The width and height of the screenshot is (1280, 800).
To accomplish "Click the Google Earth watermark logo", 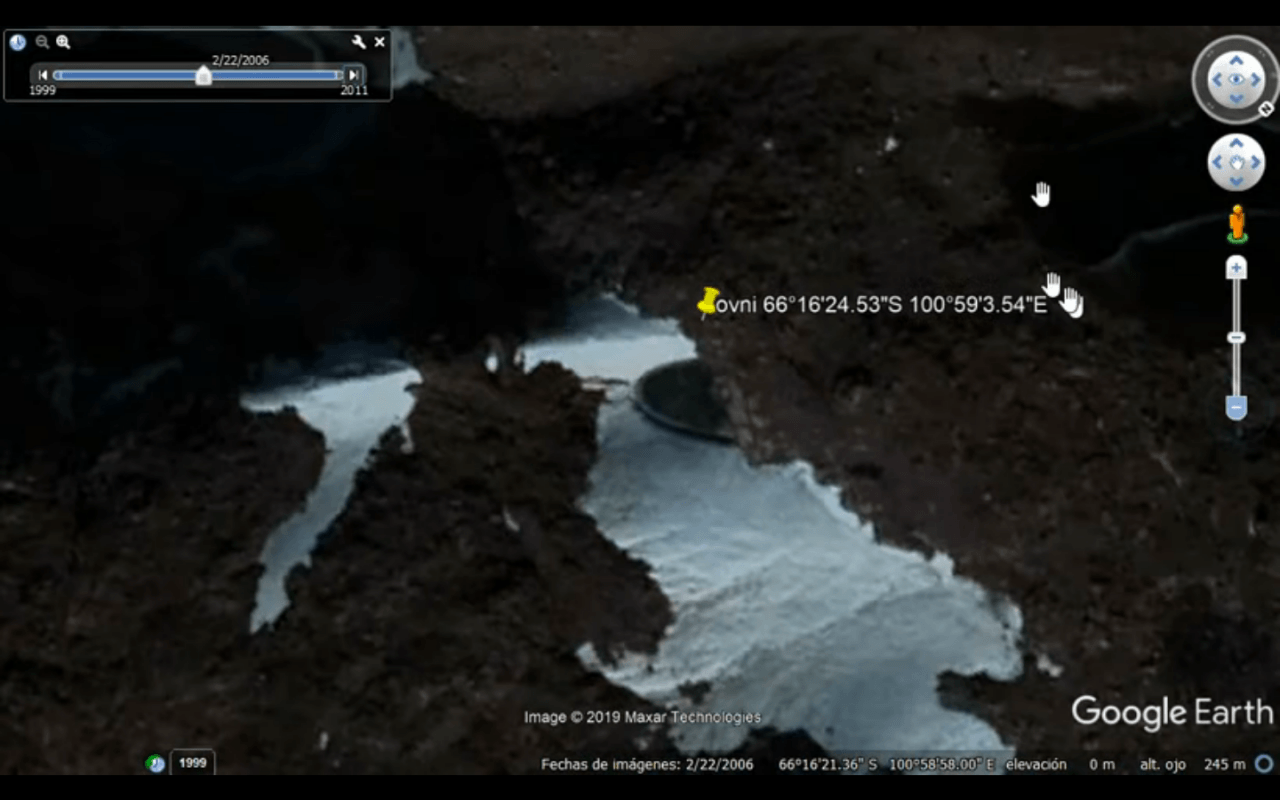I will click(x=1172, y=712).
